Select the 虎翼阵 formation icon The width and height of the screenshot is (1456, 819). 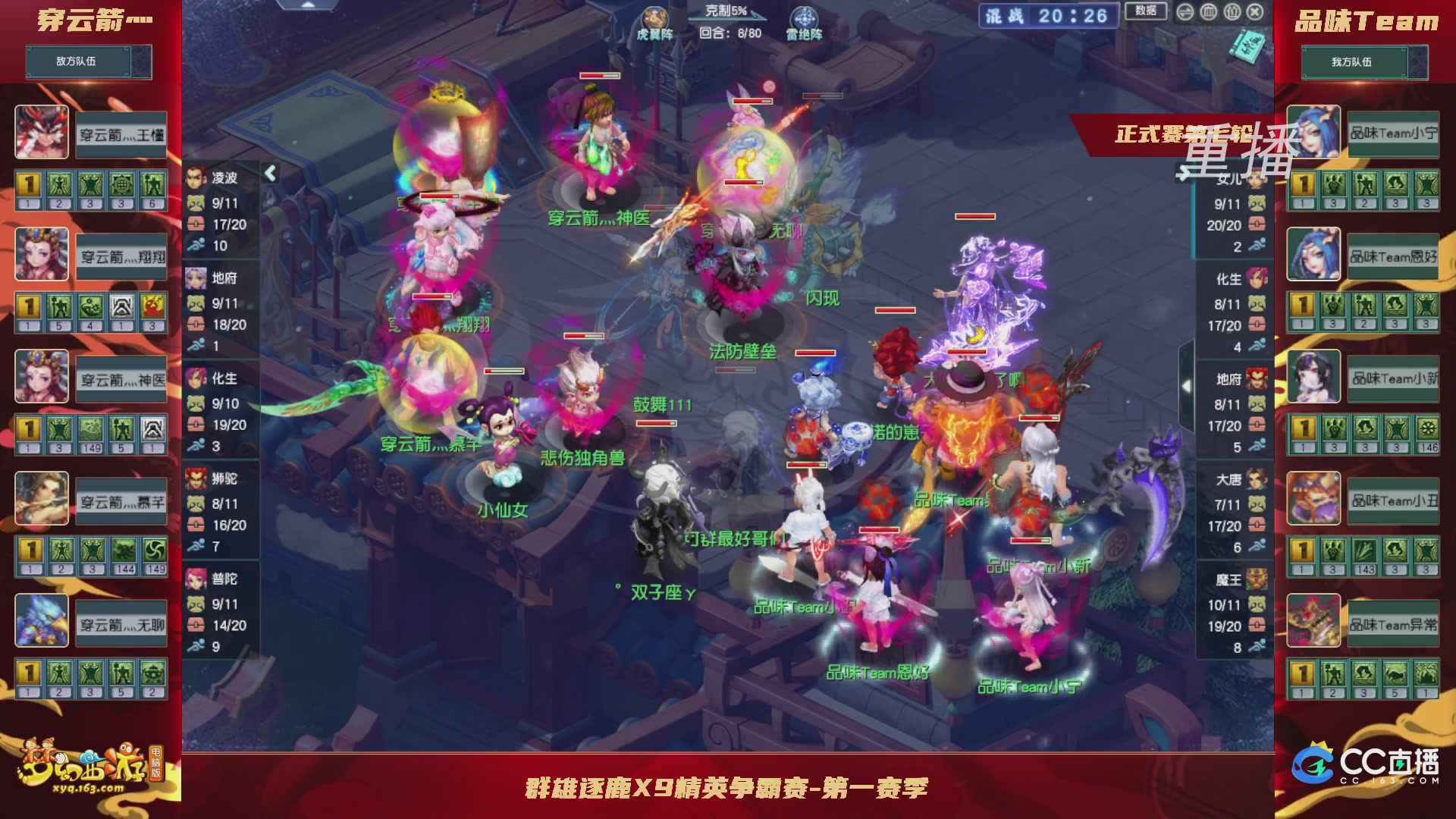click(x=657, y=17)
